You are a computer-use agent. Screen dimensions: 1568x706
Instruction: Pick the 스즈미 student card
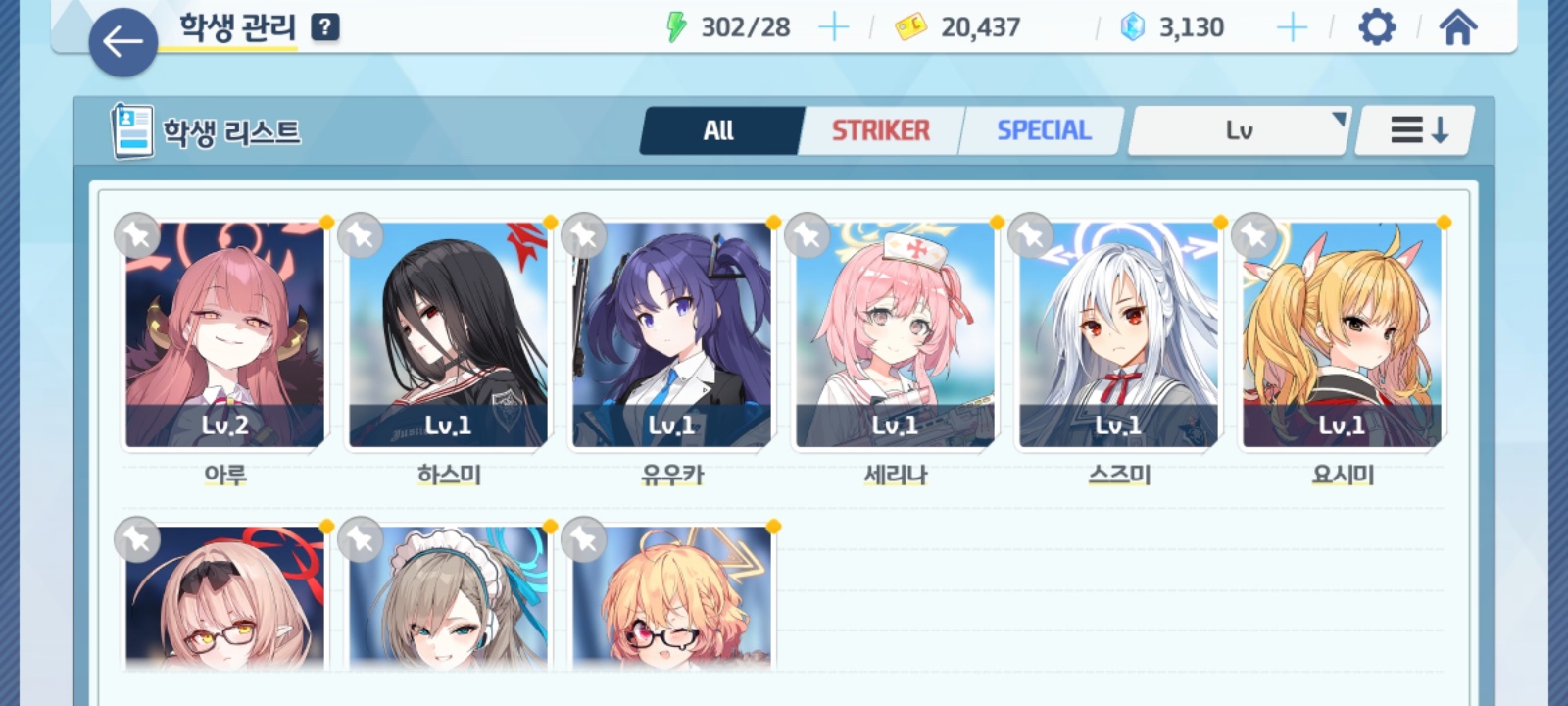(x=1119, y=335)
